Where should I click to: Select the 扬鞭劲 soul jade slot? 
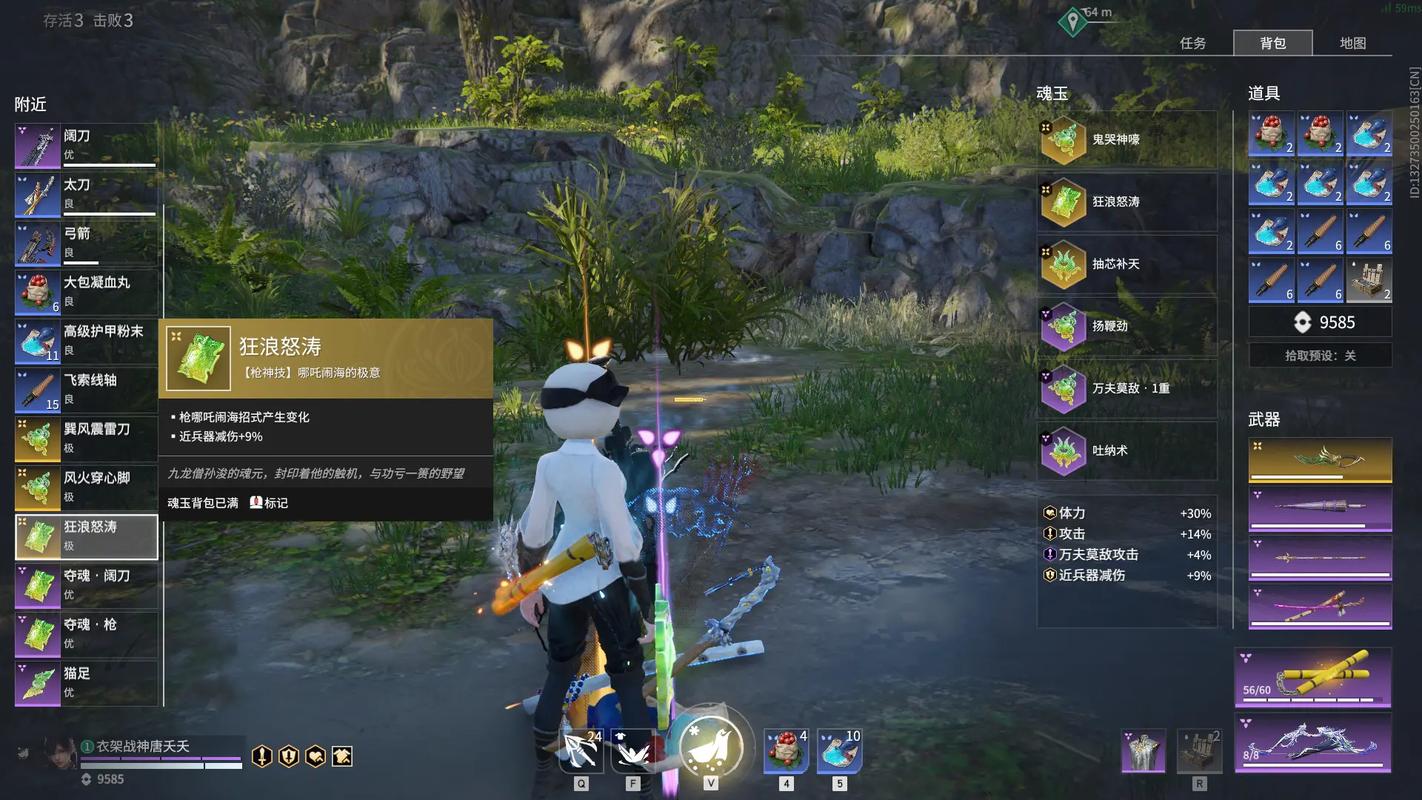click(1127, 326)
